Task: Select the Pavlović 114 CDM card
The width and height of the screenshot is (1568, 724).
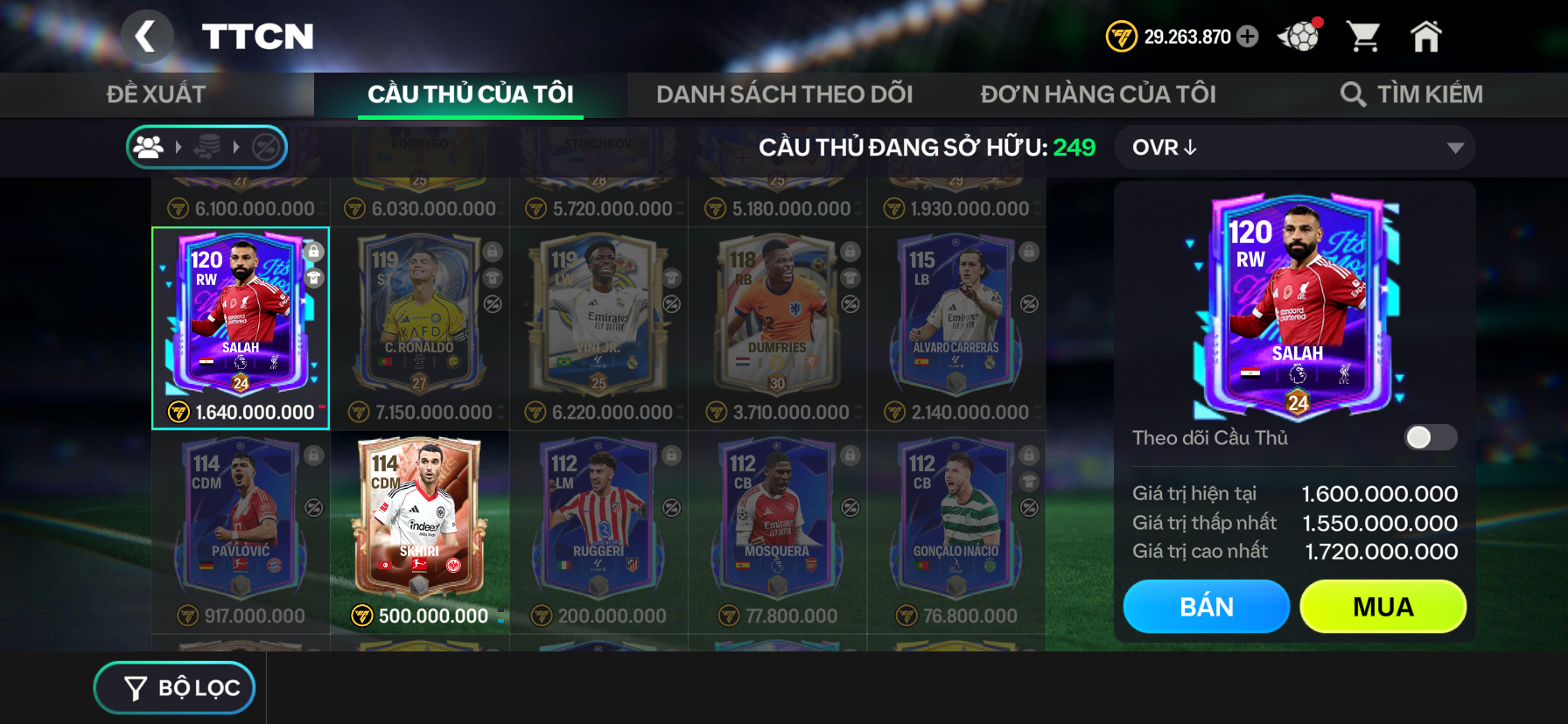Action: [241, 523]
